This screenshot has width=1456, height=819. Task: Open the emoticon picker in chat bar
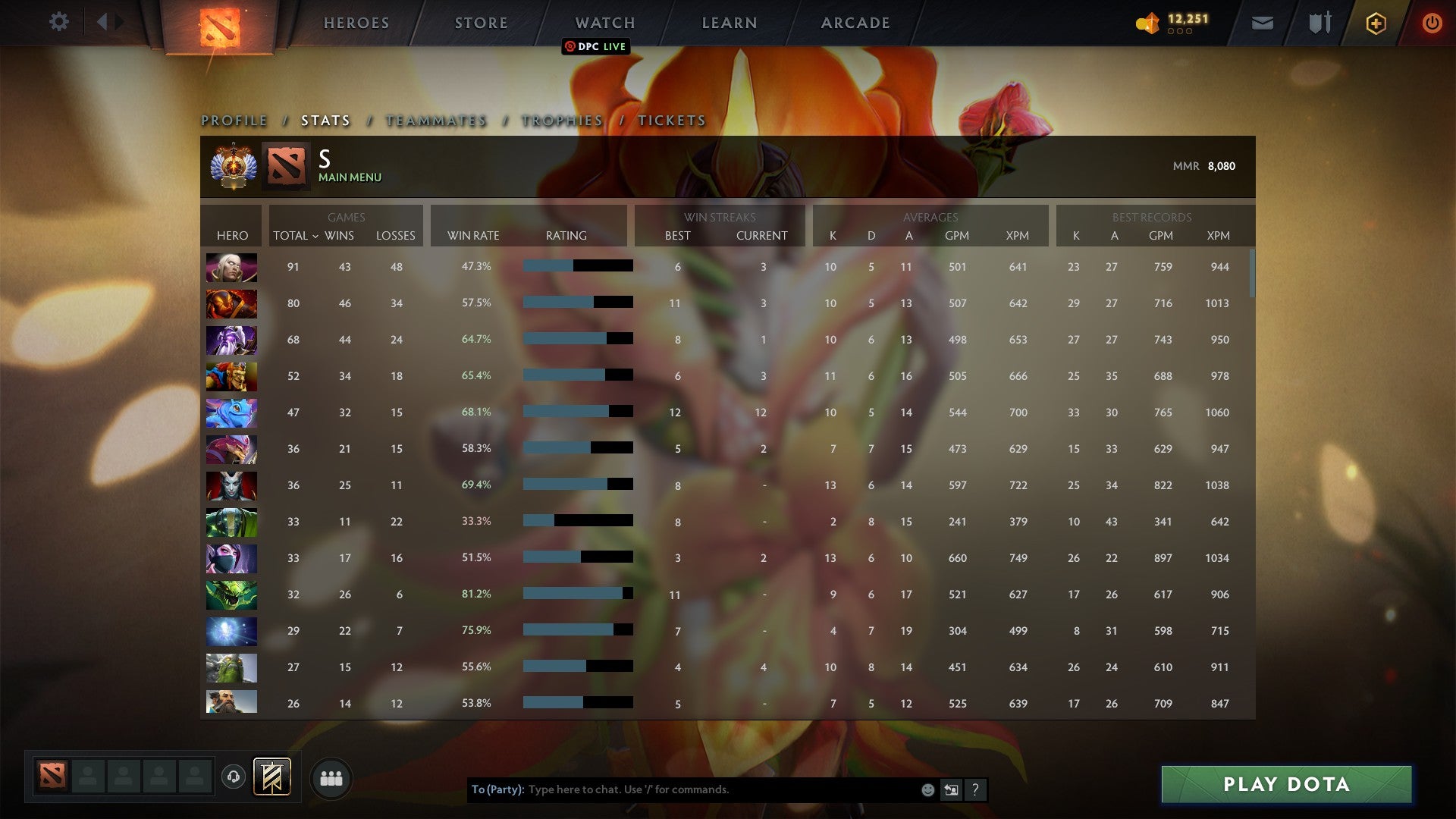pyautogui.click(x=927, y=789)
